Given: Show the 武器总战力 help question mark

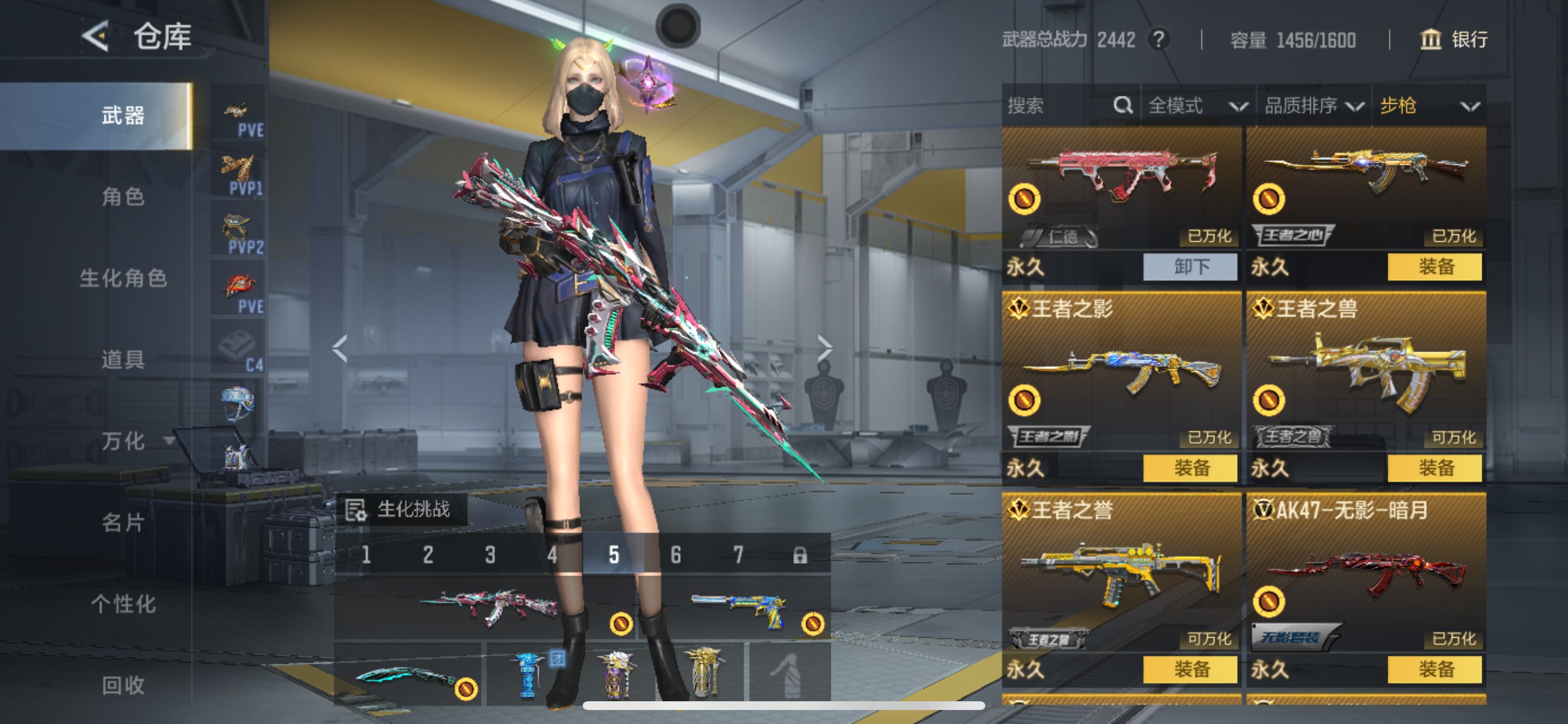Looking at the screenshot, I should (1158, 40).
